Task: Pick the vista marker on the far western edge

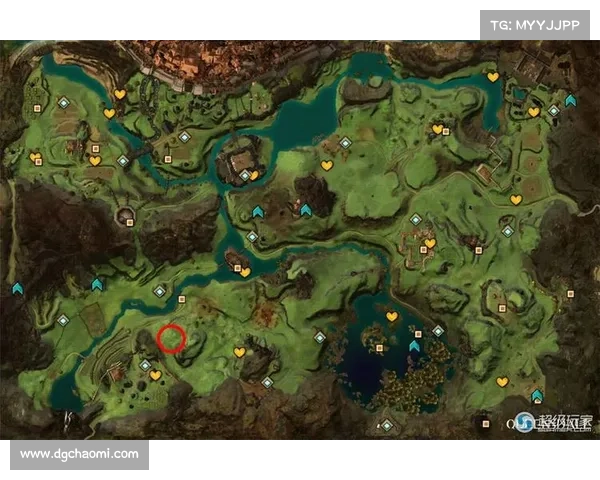Action: tap(17, 289)
